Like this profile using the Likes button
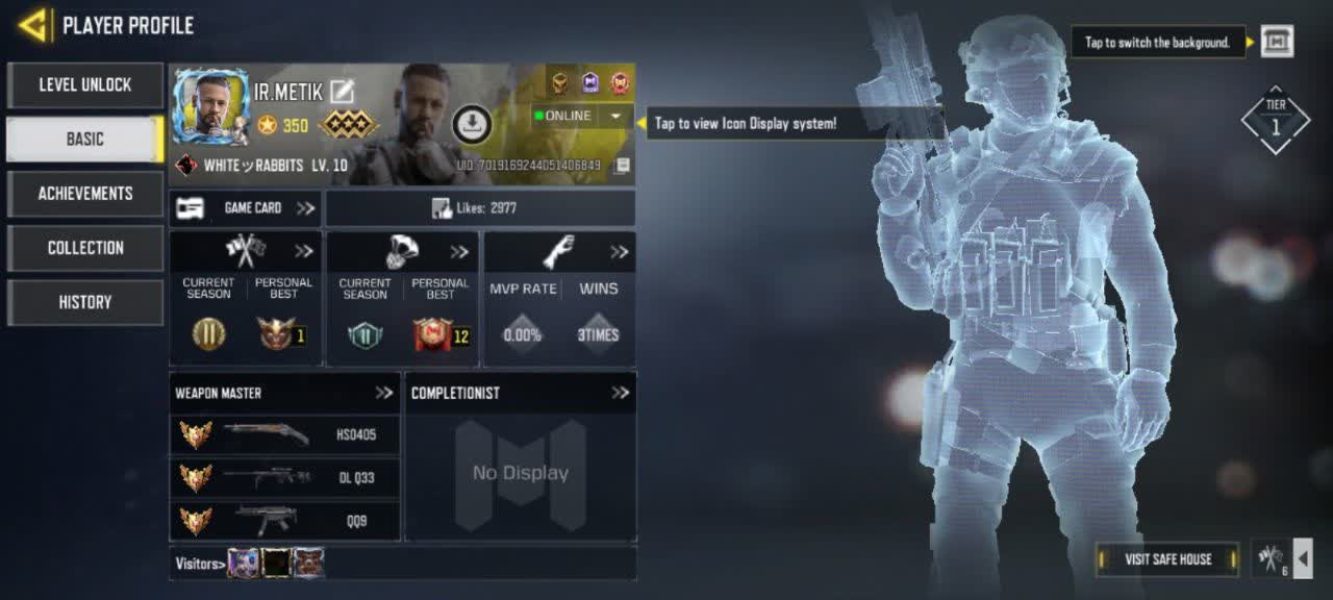Screen dimensions: 1333x600 pyautogui.click(x=480, y=208)
